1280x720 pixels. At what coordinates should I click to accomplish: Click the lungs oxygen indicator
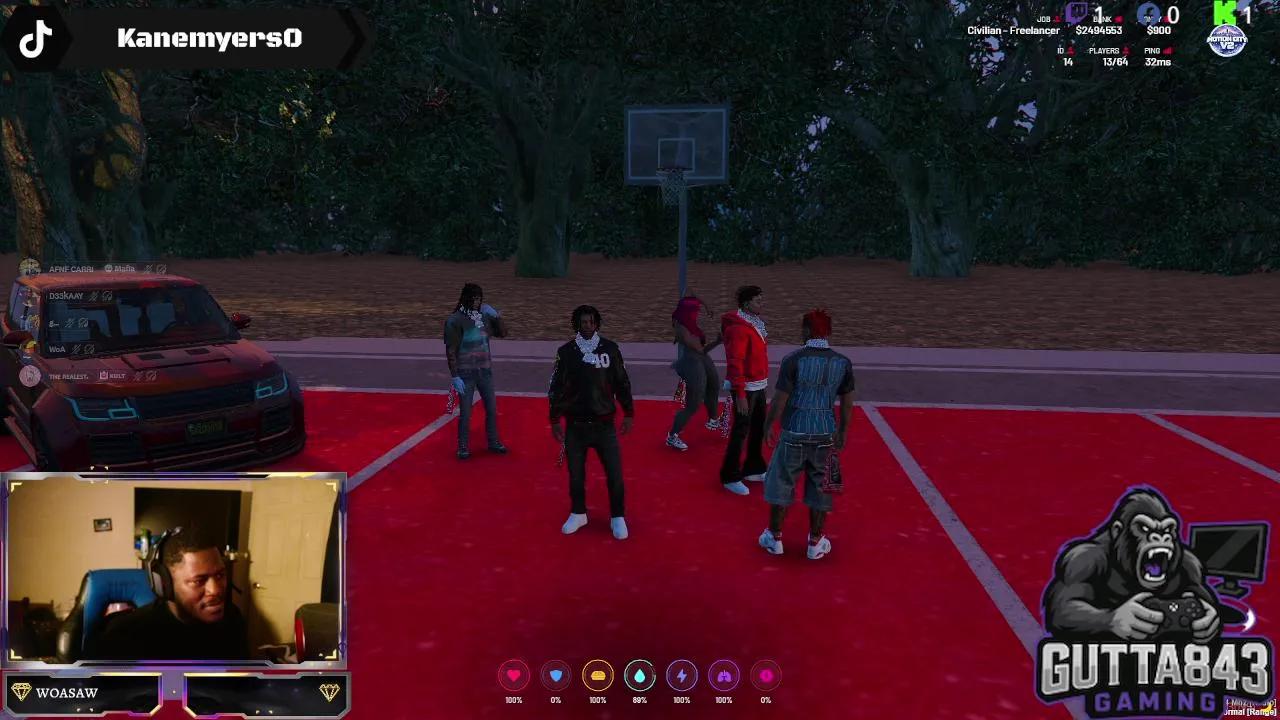pyautogui.click(x=724, y=676)
